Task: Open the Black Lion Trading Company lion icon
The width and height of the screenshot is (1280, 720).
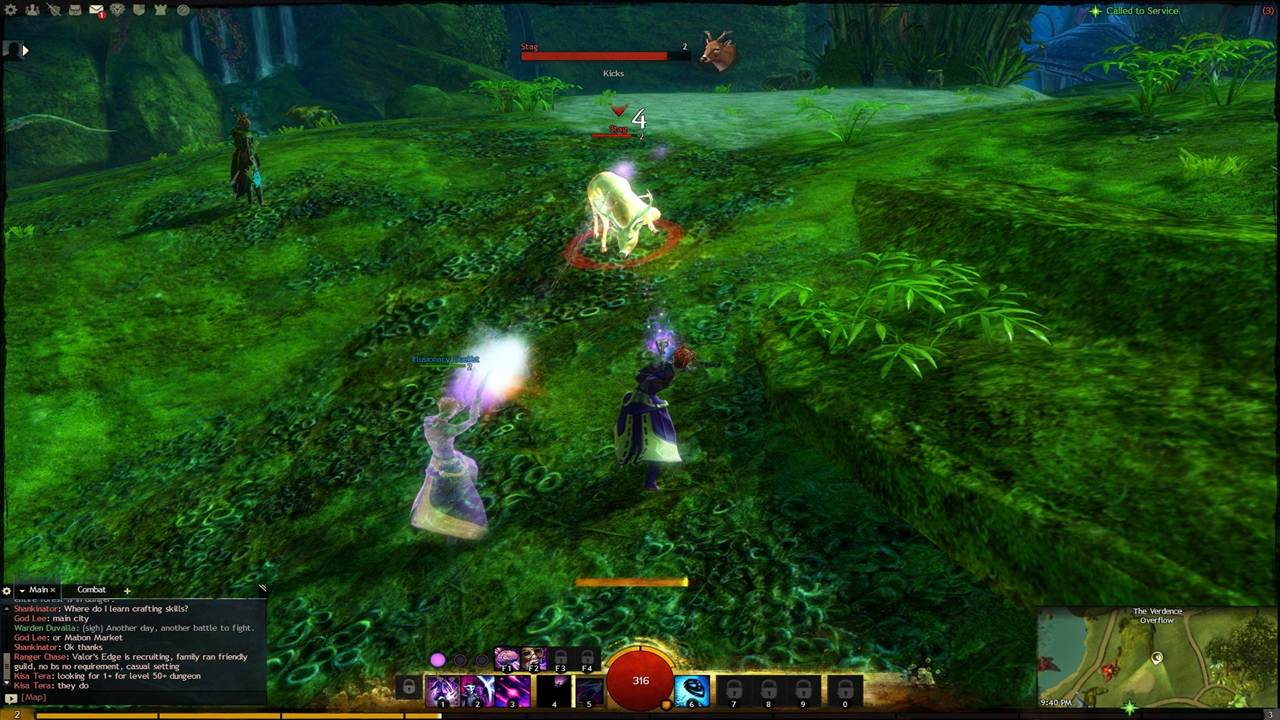Action: click(x=117, y=10)
